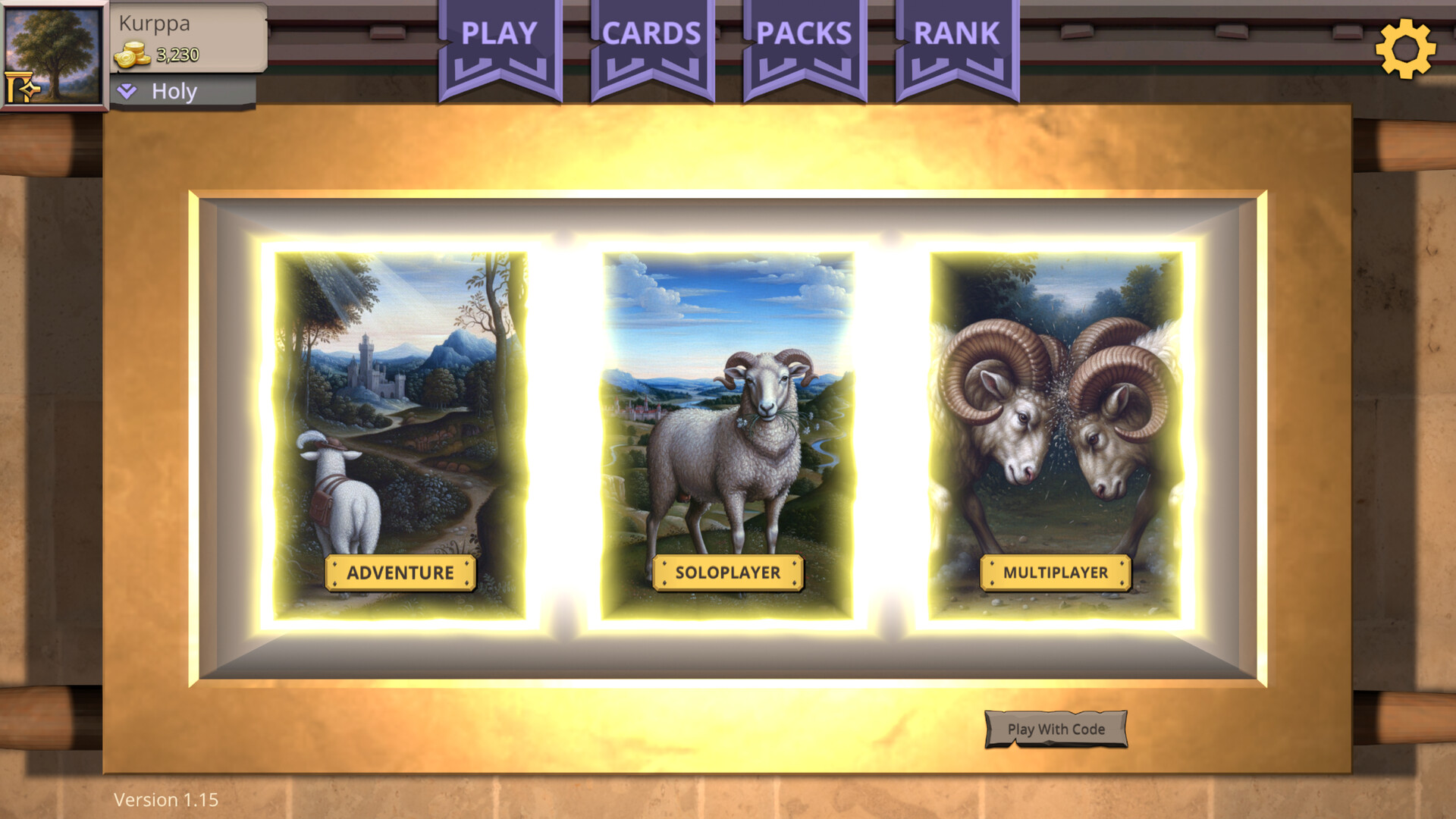The width and height of the screenshot is (1456, 819).
Task: Click the tree avatar portrait
Action: [x=55, y=55]
